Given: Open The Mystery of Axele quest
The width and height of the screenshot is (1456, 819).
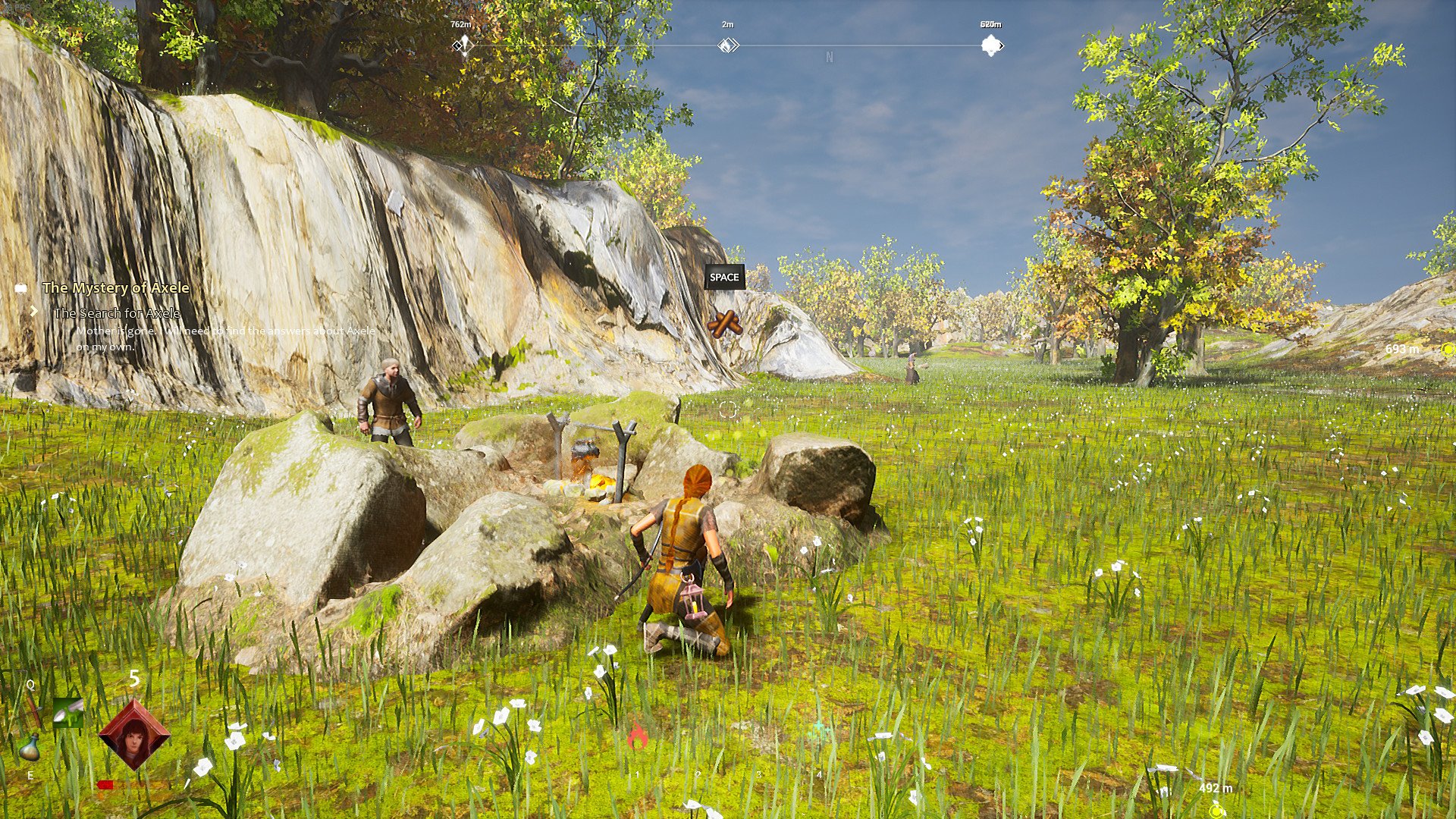Looking at the screenshot, I should [x=115, y=288].
